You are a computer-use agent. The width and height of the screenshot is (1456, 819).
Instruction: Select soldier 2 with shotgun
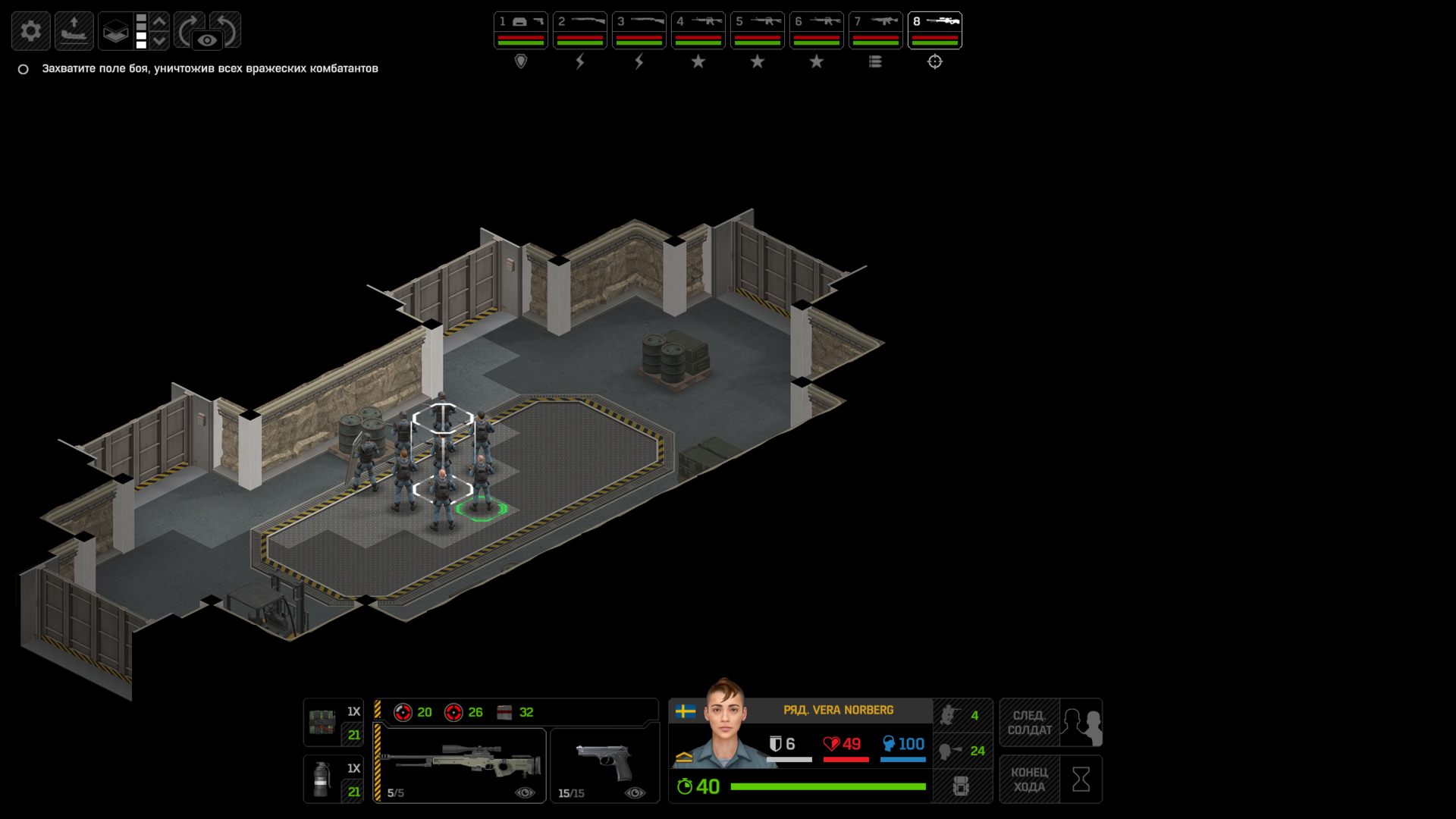[x=579, y=30]
